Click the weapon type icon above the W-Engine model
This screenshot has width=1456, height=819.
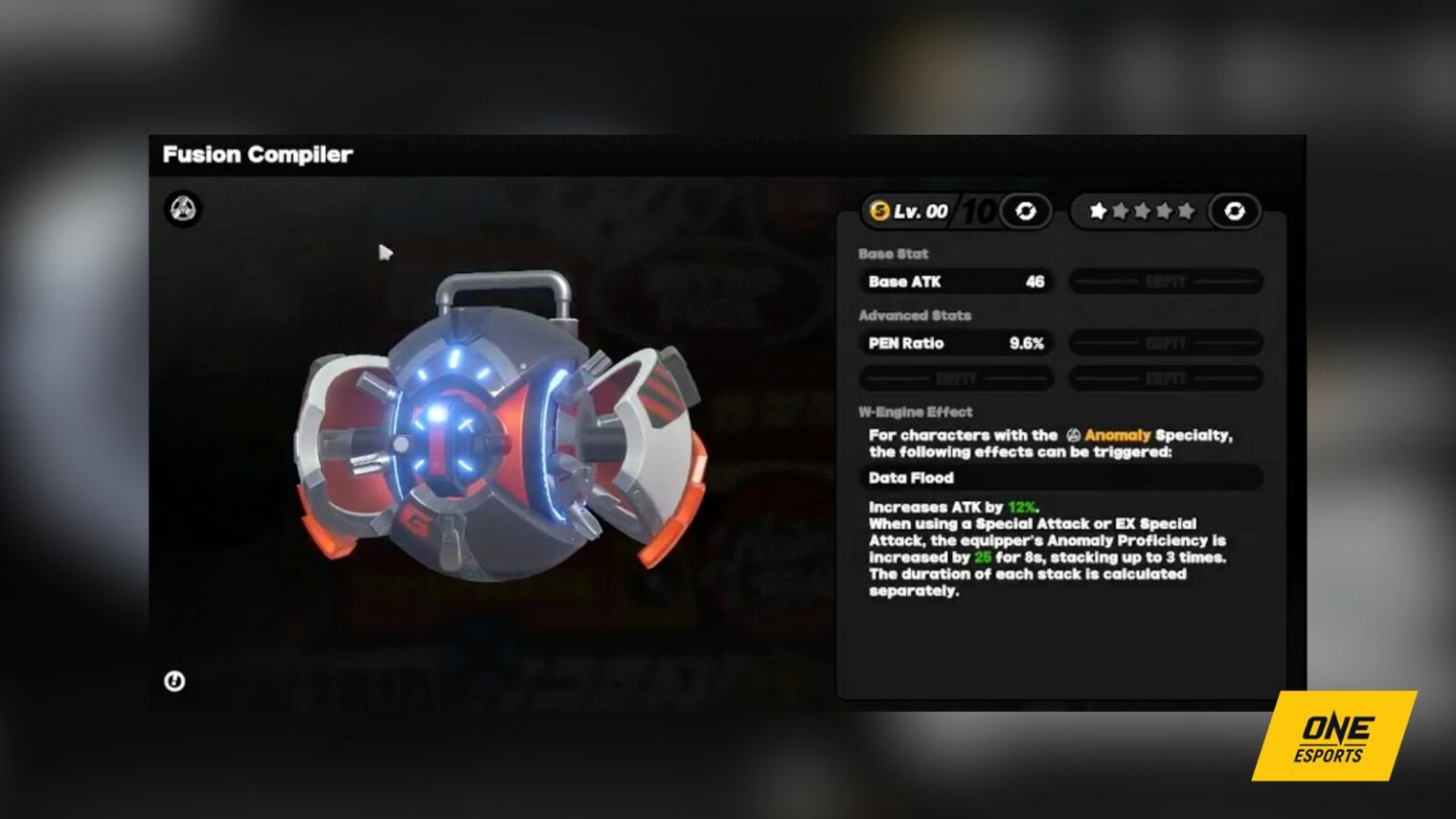181,208
